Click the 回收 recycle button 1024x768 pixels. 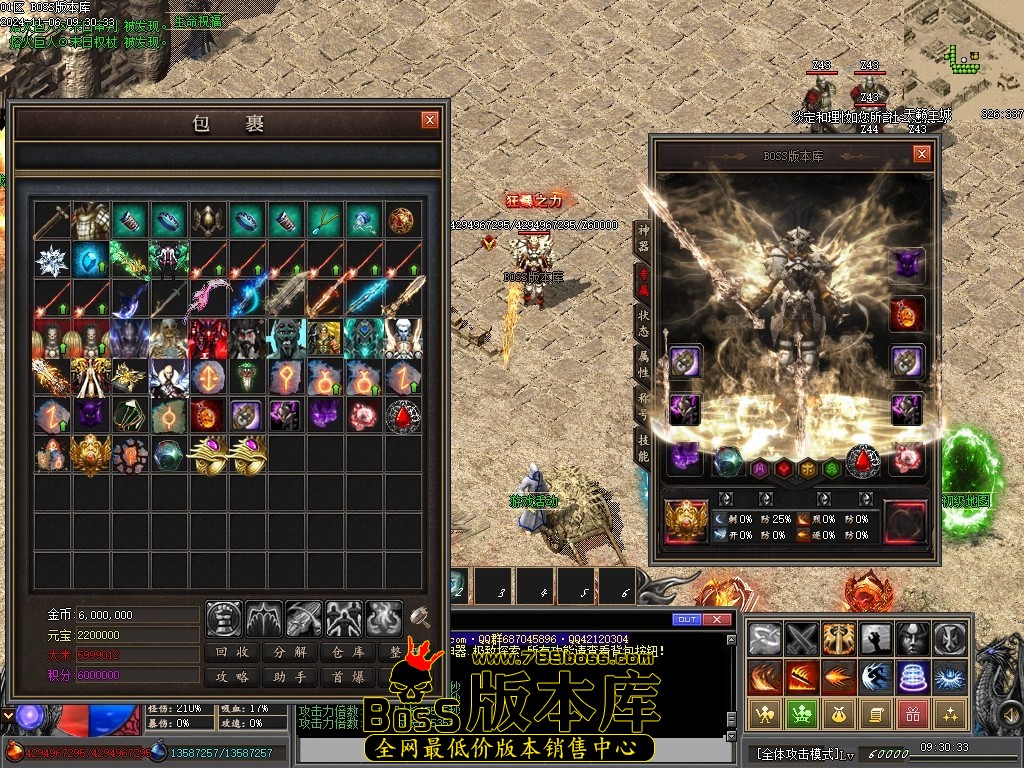(x=233, y=651)
